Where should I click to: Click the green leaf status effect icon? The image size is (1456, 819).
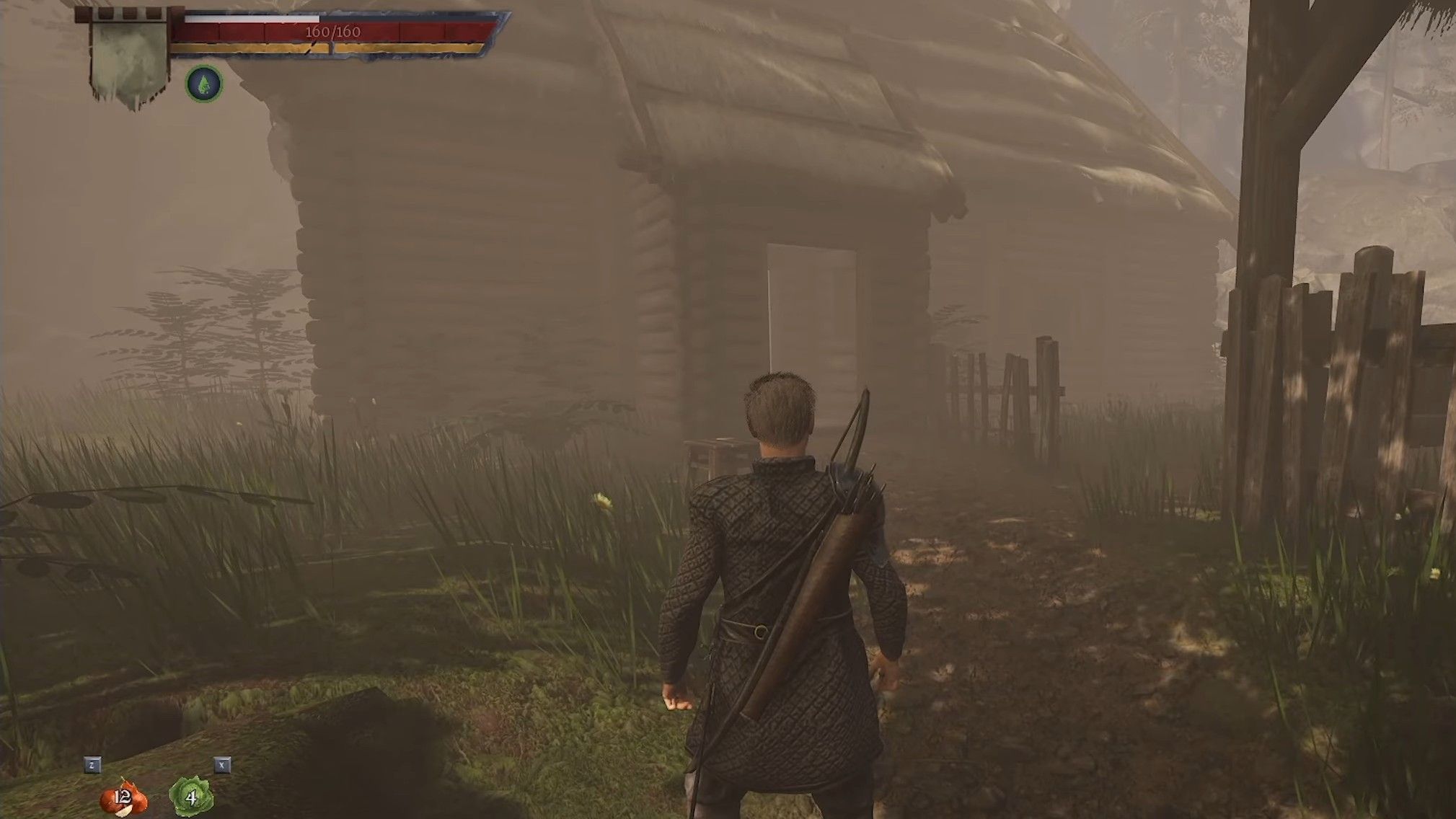click(204, 85)
